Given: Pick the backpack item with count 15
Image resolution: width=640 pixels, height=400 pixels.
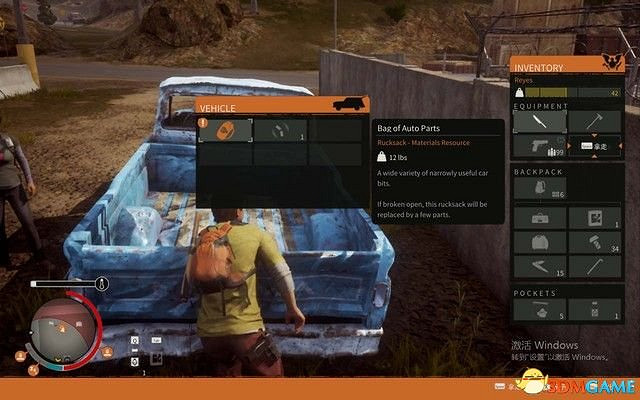Looking at the screenshot, I should 538,267.
